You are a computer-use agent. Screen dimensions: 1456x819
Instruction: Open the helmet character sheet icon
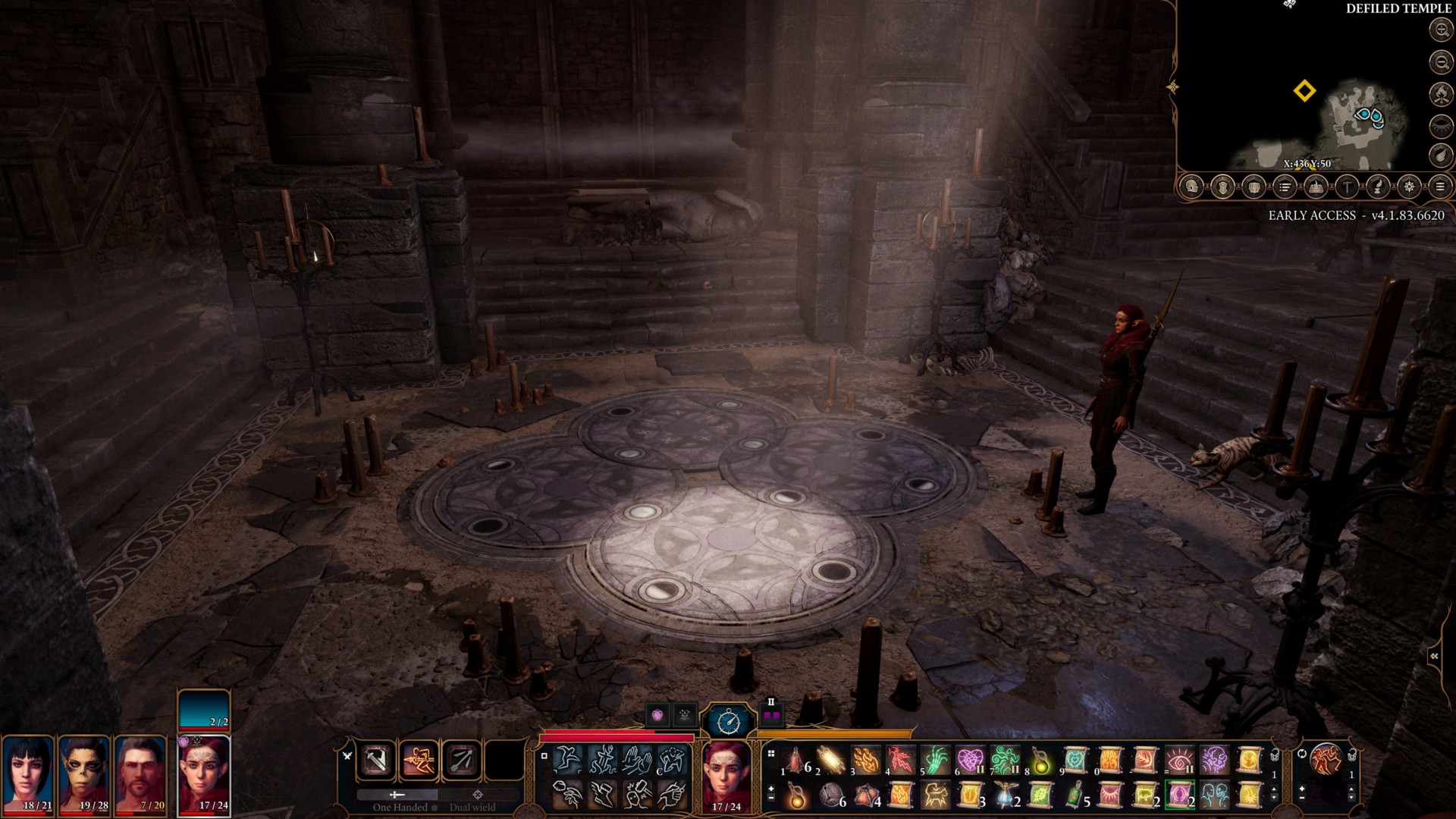(x=1191, y=187)
